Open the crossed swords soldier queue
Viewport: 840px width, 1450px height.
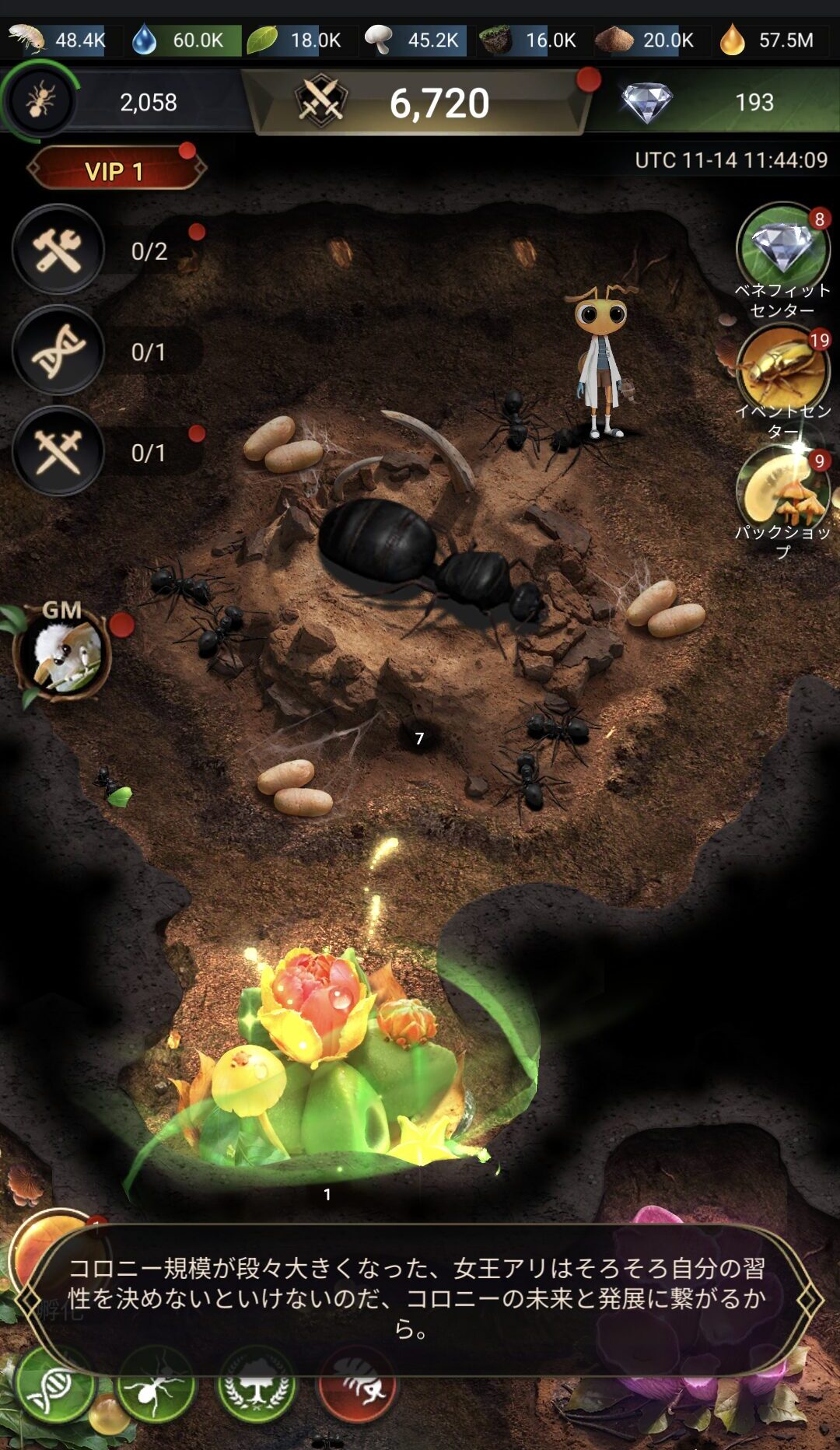[x=58, y=452]
